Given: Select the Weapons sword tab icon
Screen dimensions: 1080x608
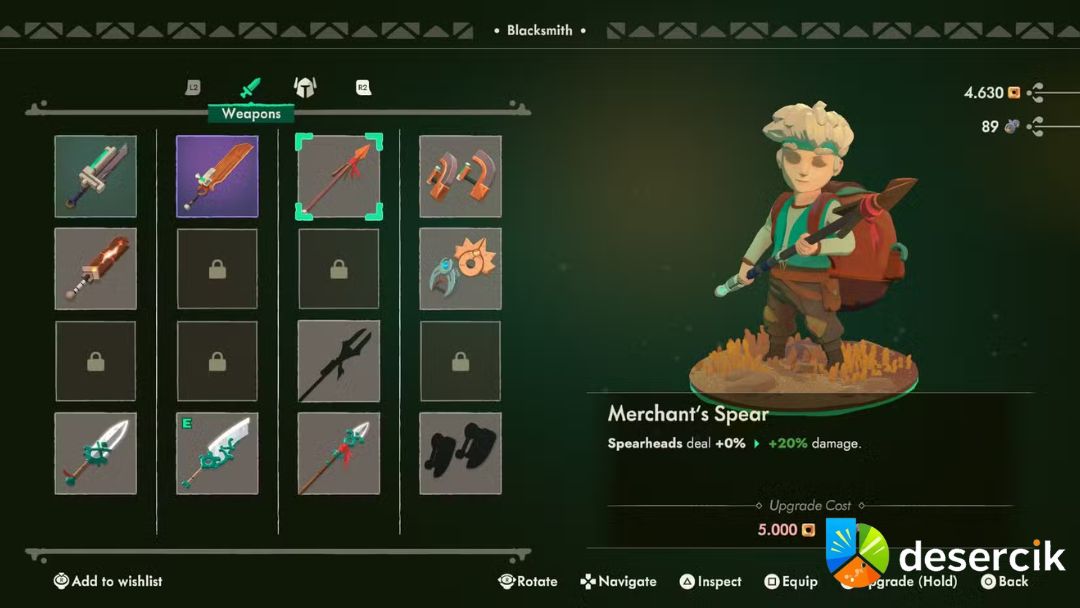Looking at the screenshot, I should [250, 88].
